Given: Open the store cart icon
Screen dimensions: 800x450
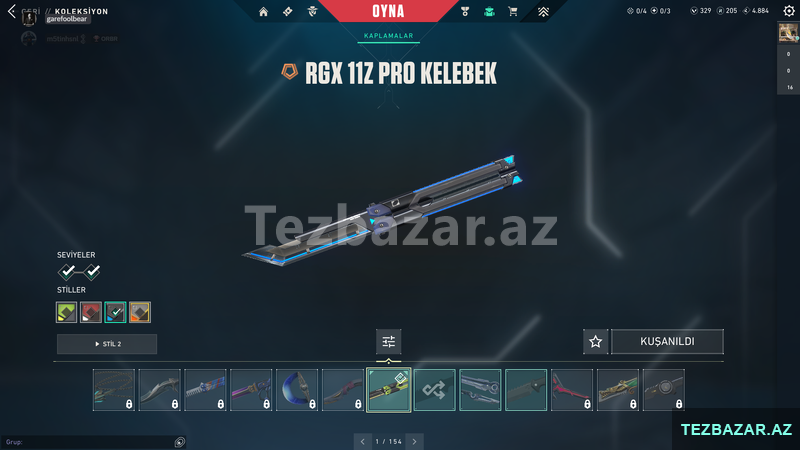Looking at the screenshot, I should [x=513, y=12].
